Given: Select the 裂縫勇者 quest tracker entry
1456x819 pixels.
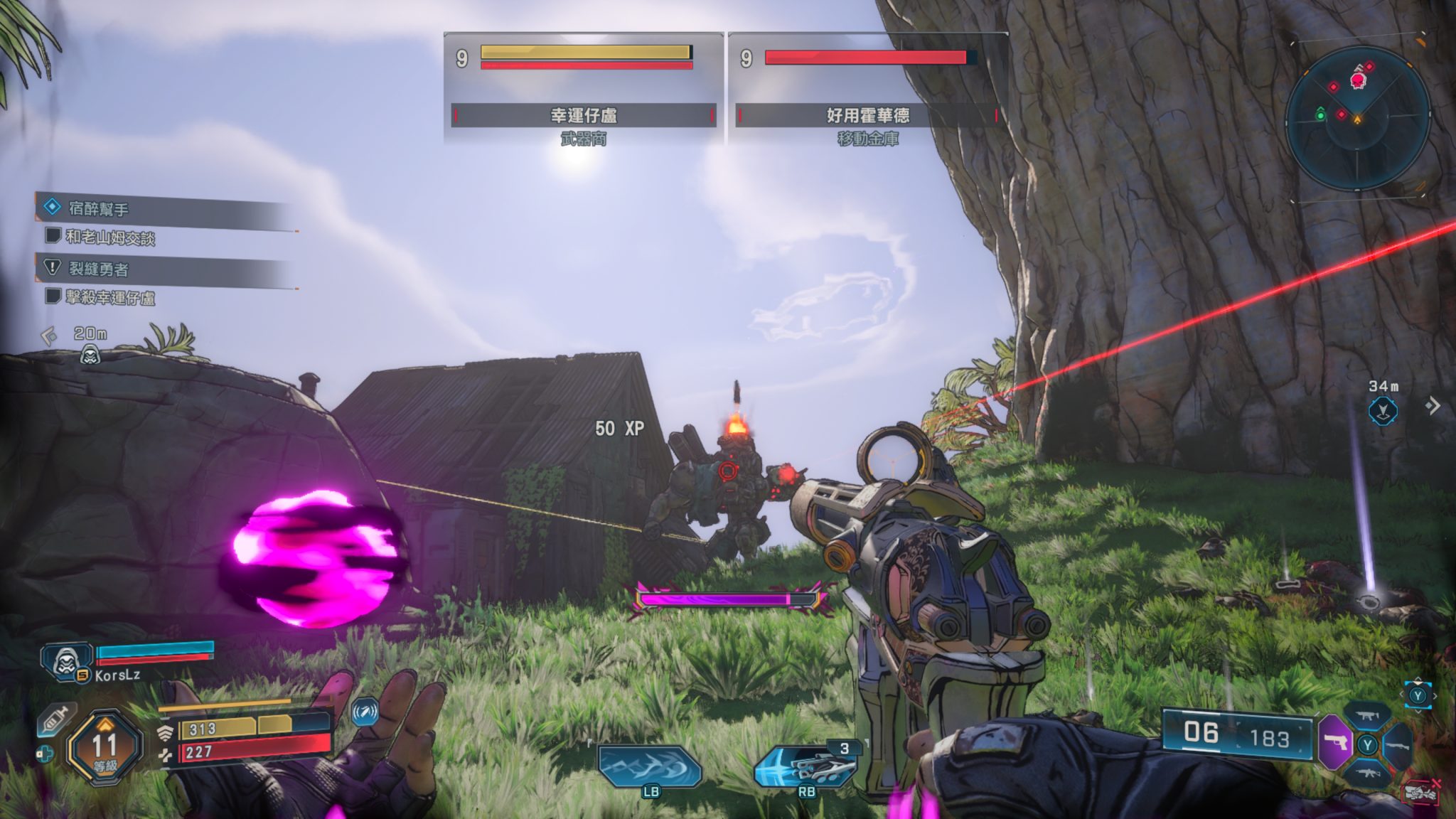Looking at the screenshot, I should pyautogui.click(x=98, y=269).
